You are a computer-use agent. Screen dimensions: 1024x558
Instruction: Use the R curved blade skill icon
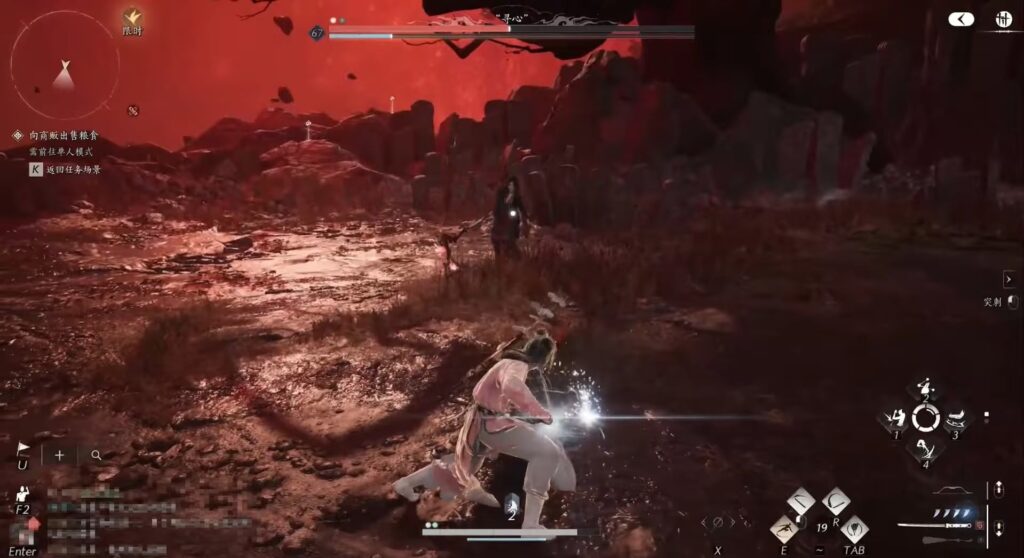tap(836, 501)
